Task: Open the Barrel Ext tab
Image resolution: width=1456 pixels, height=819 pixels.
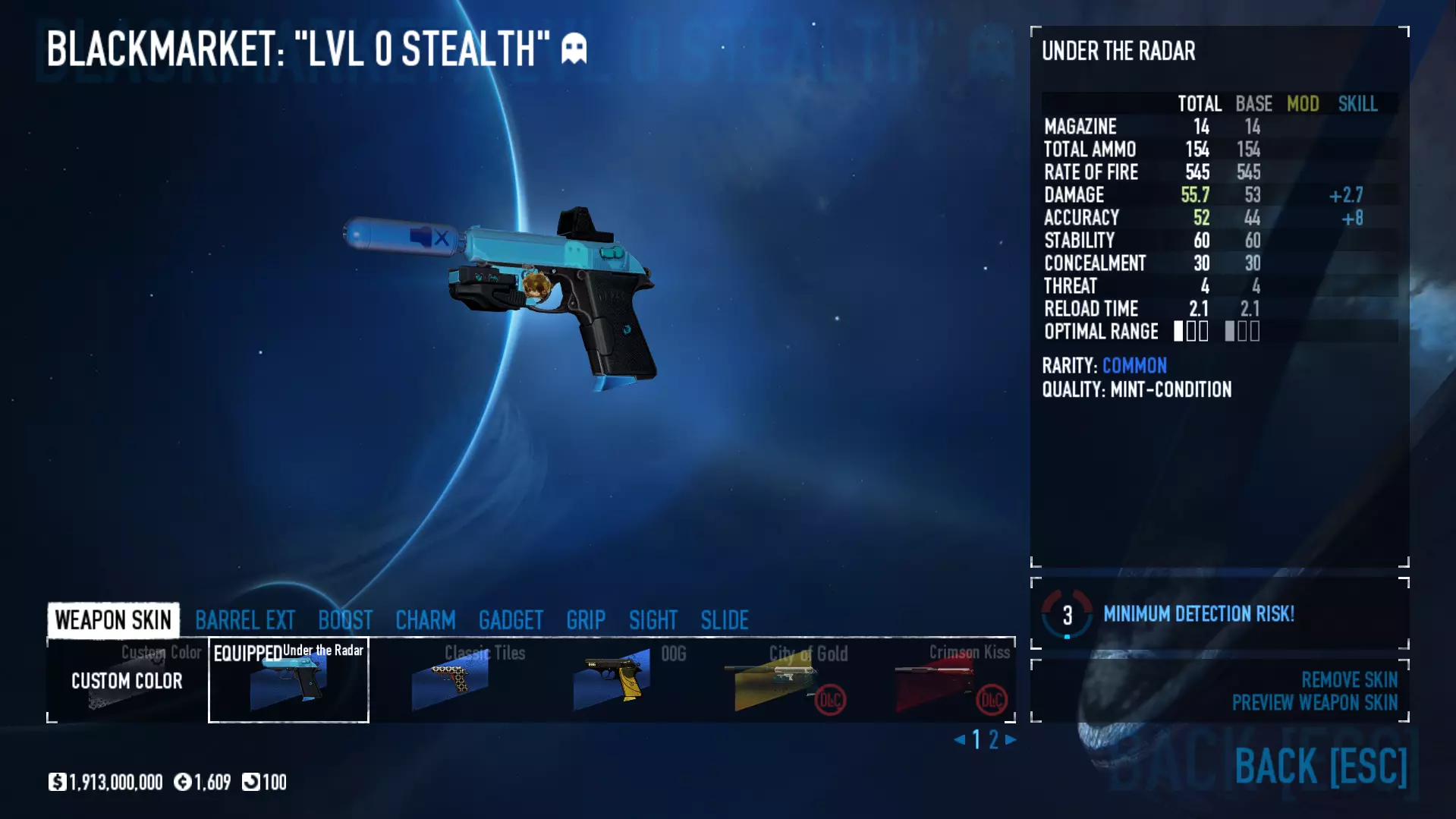Action: [244, 620]
